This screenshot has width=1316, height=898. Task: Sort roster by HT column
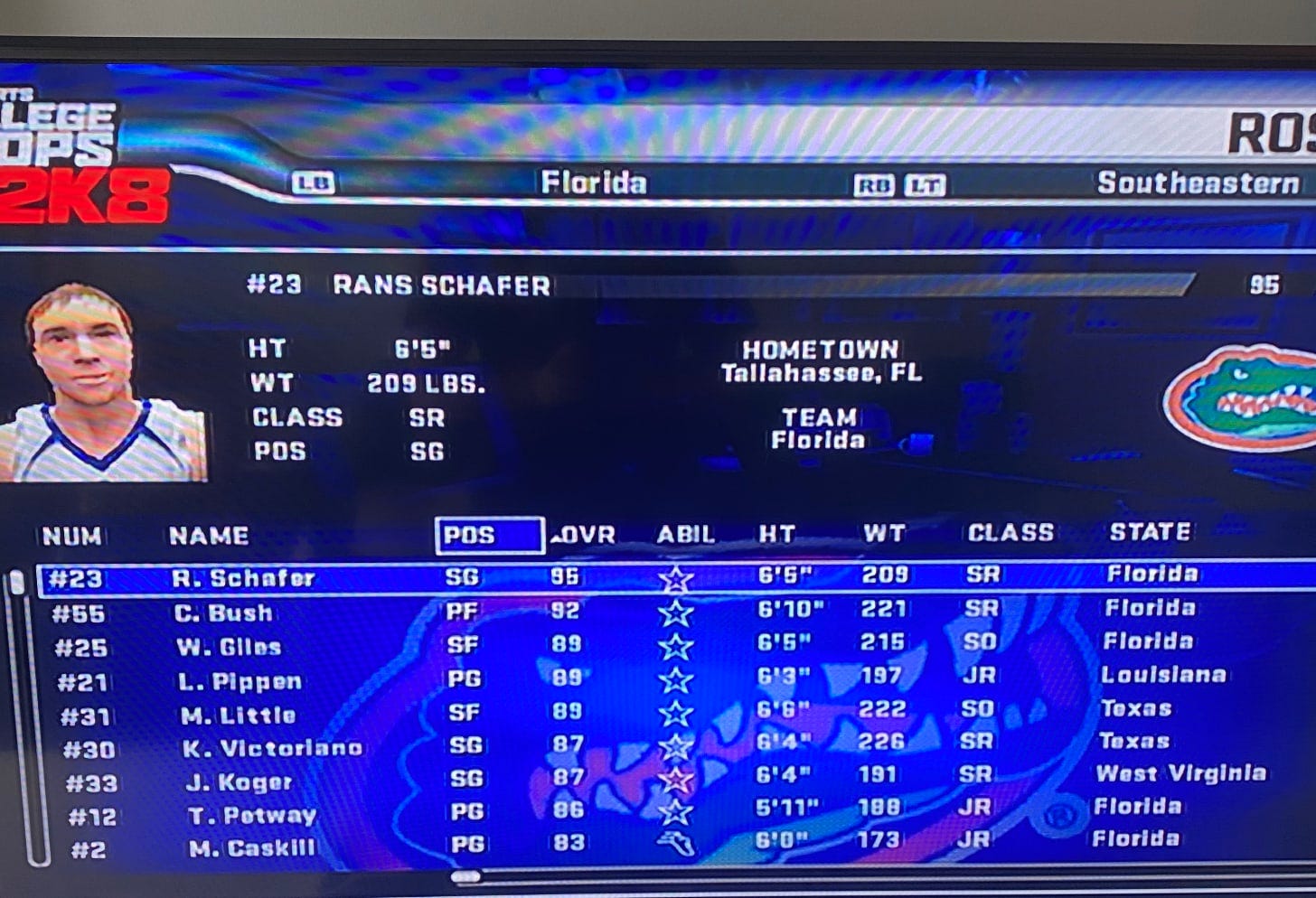coord(776,534)
